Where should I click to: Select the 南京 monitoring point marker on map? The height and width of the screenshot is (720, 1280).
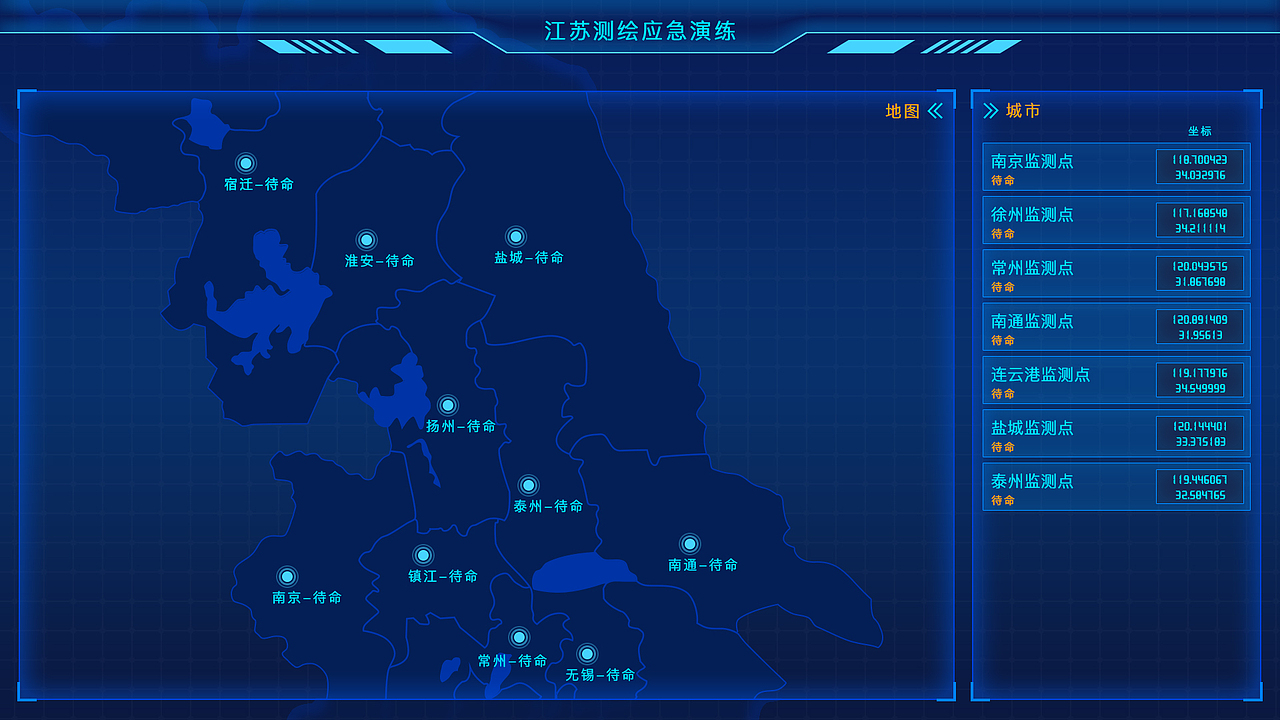[287, 576]
